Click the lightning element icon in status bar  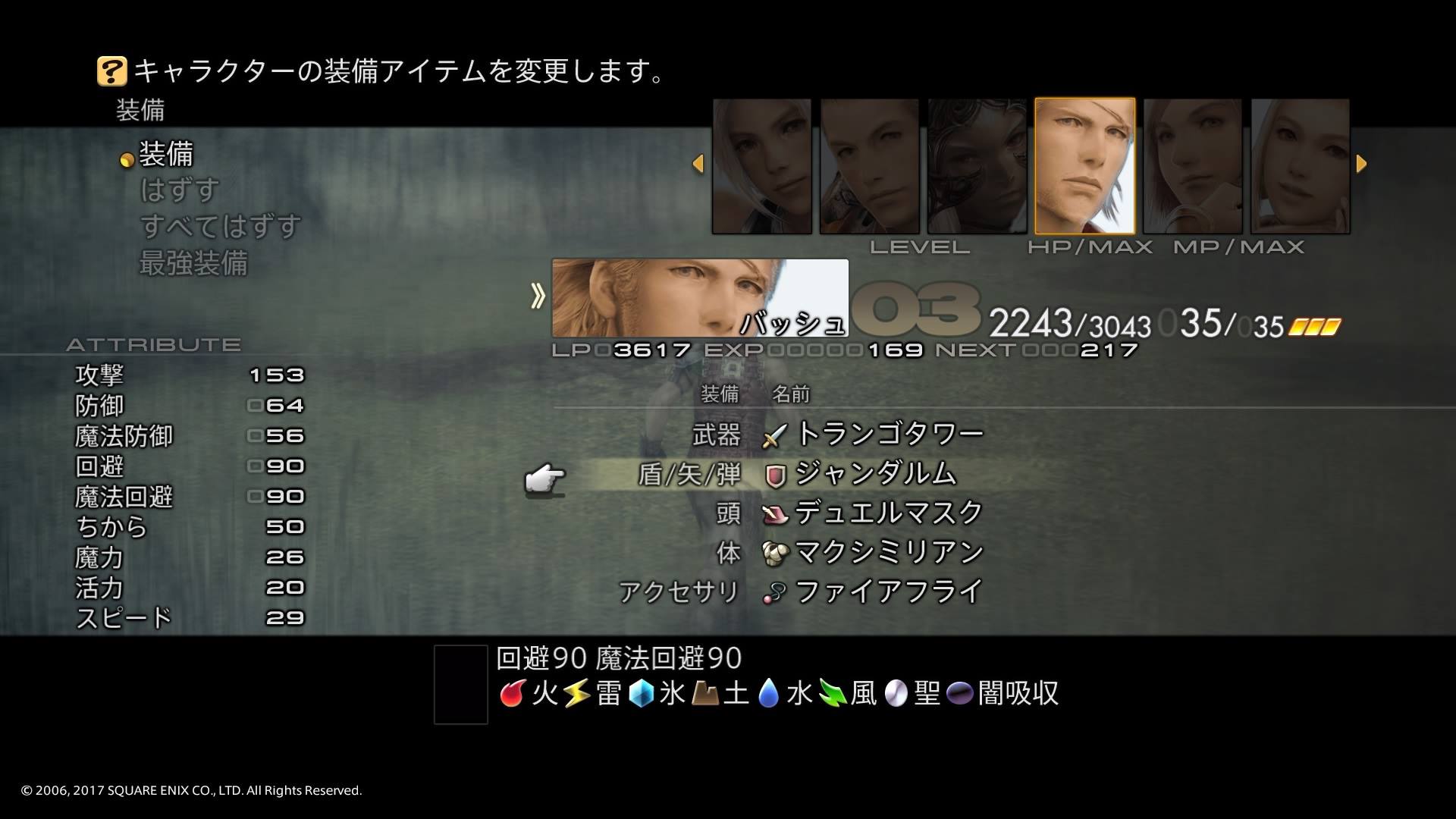[576, 692]
